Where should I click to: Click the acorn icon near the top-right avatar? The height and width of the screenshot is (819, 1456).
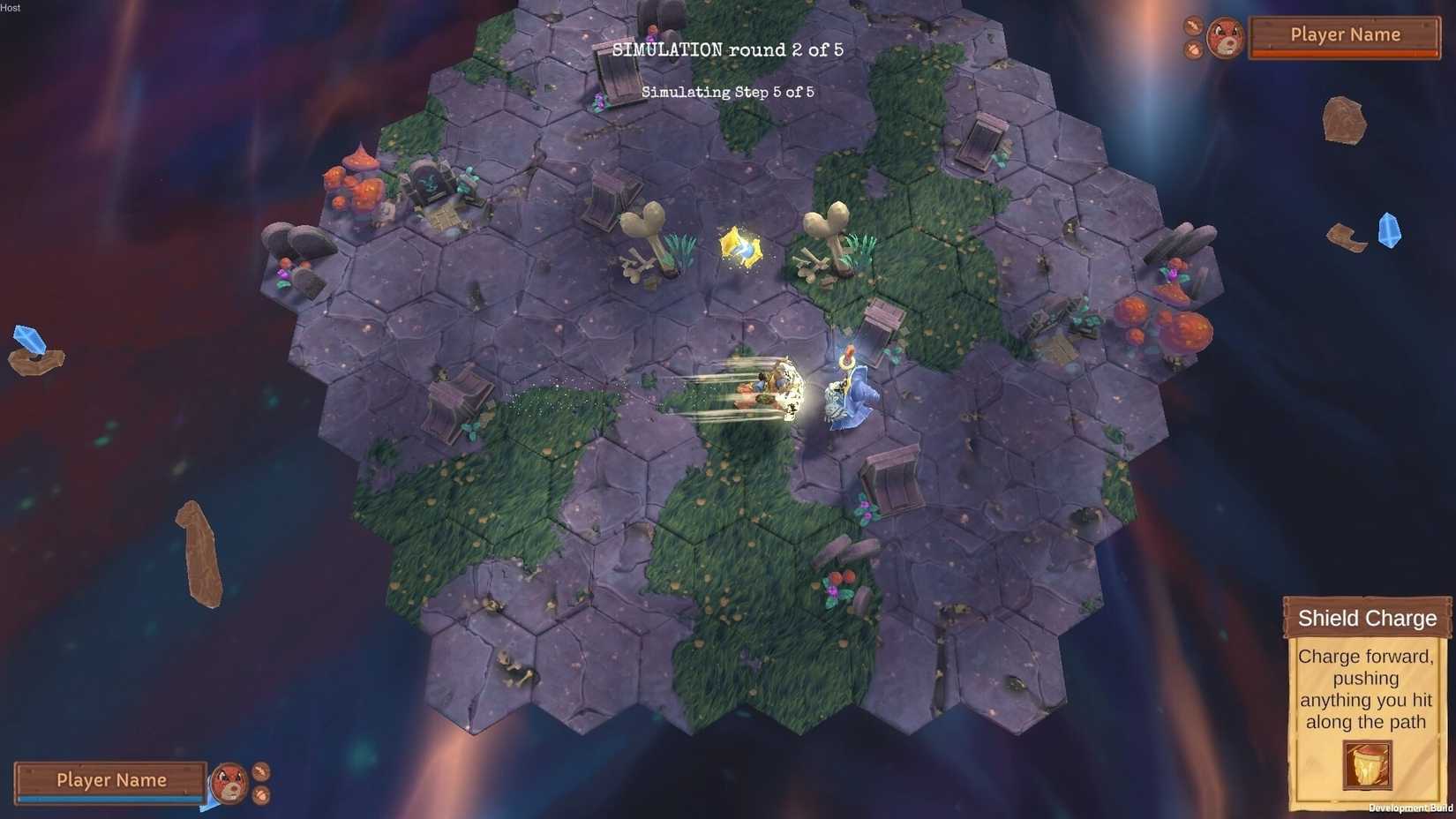pos(1194,50)
